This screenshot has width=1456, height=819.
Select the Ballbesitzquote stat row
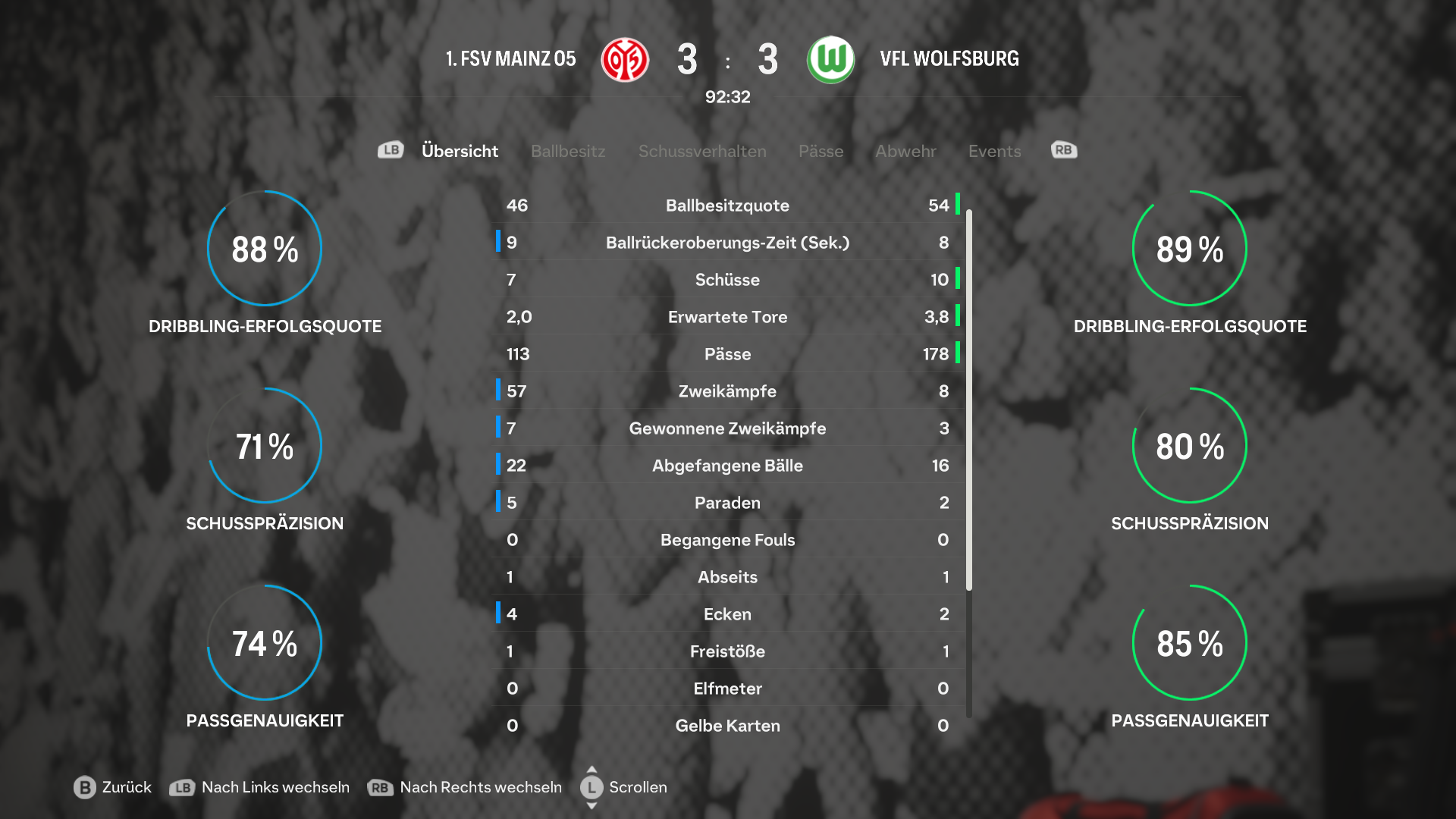point(727,206)
